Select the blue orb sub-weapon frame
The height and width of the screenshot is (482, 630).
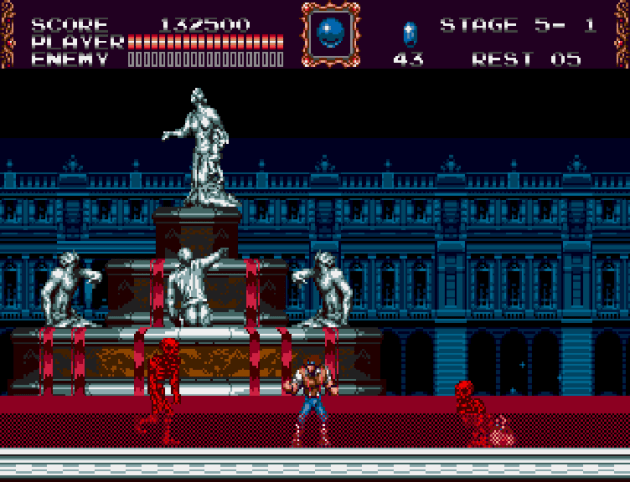tap(328, 34)
